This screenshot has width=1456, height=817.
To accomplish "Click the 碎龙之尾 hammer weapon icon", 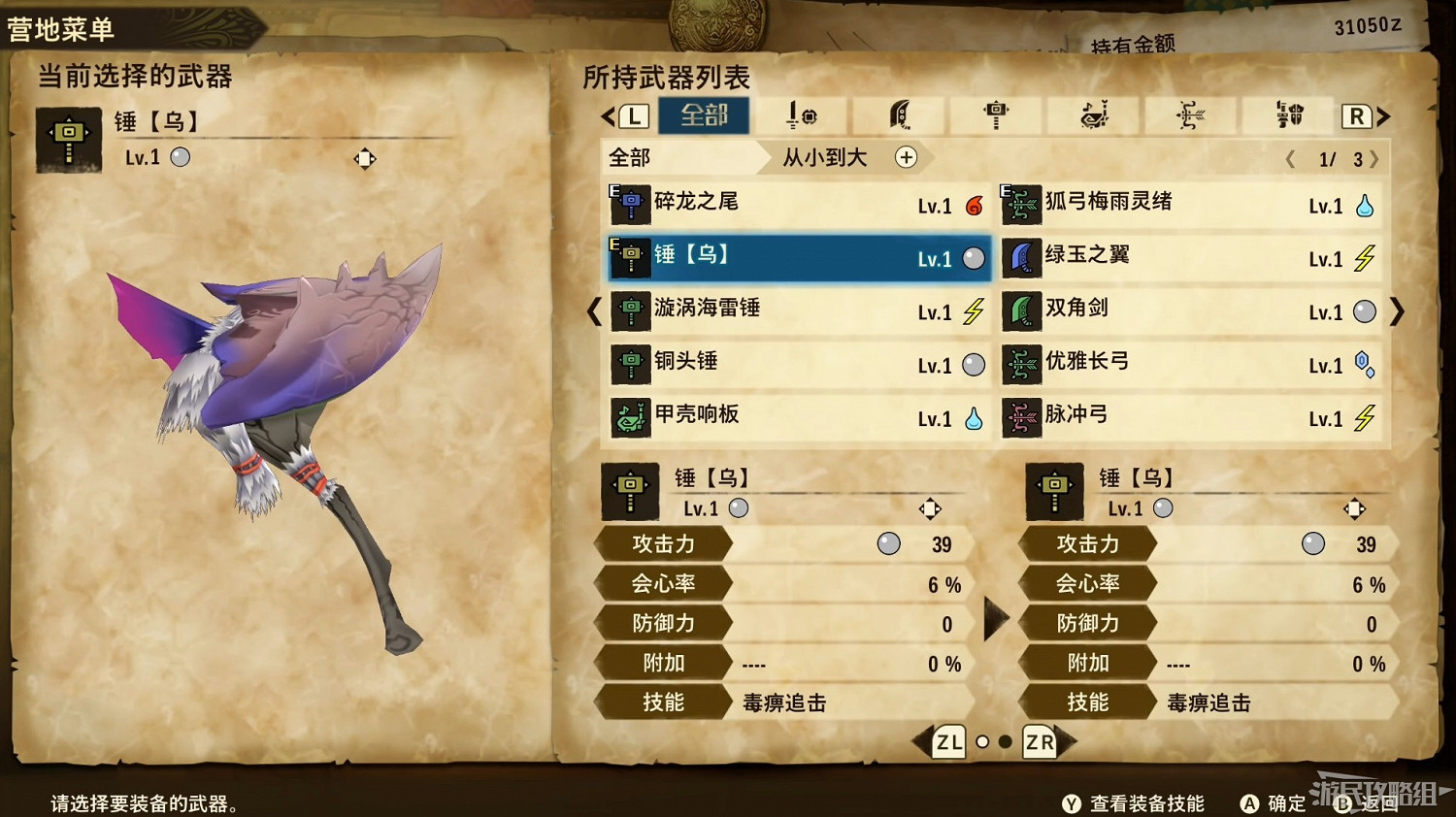I will coord(631,205).
